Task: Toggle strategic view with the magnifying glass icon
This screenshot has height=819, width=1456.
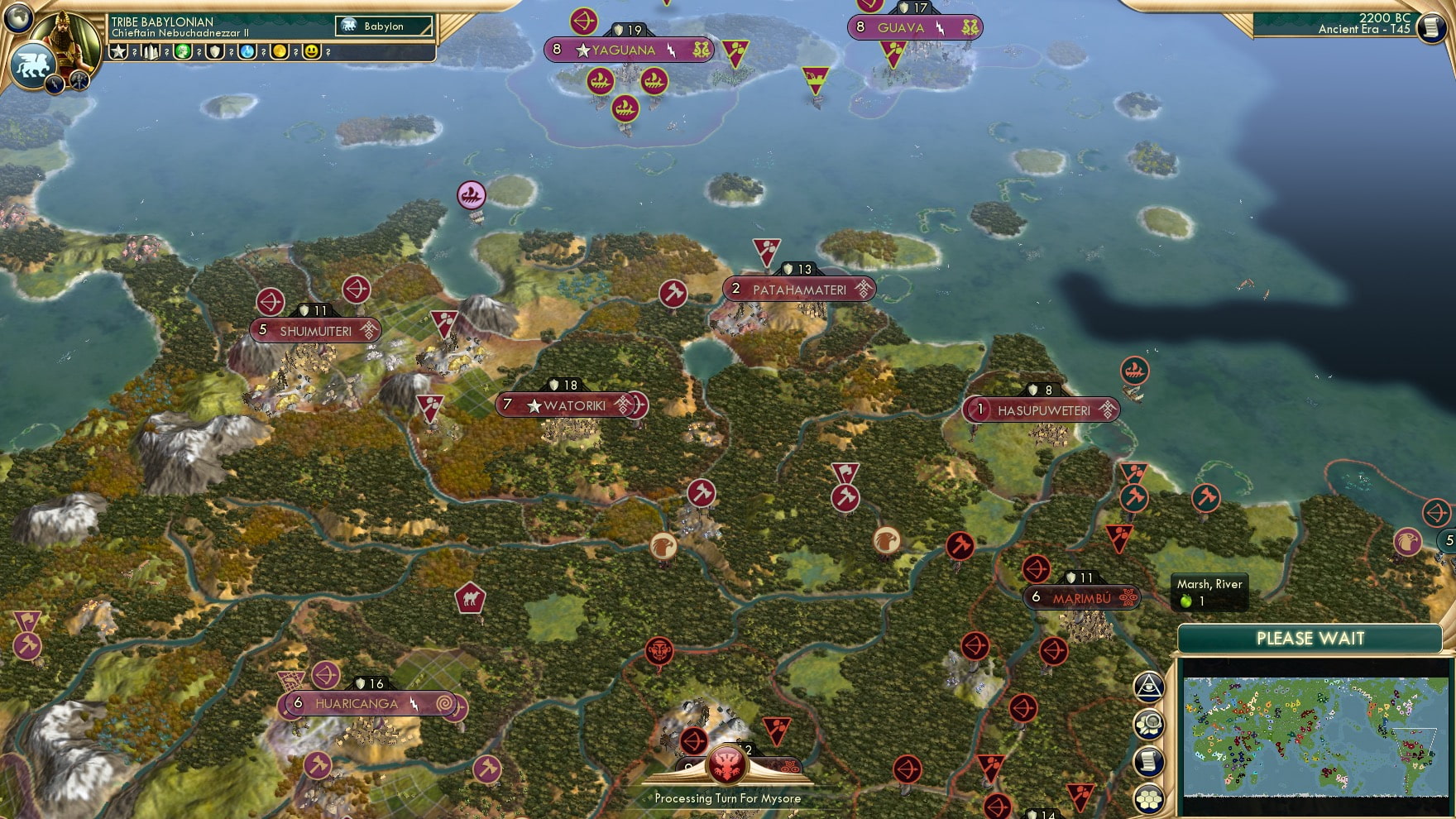Action: coord(1149,724)
